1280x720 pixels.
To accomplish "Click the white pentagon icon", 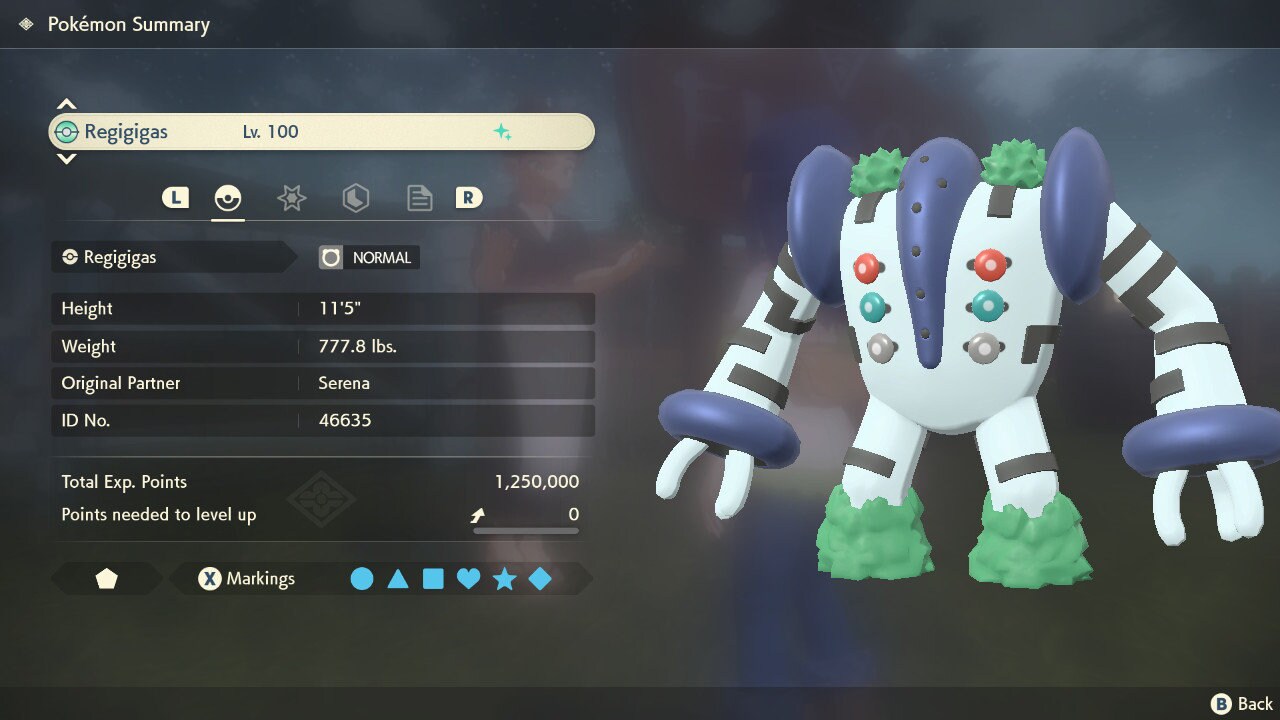I will click(x=106, y=579).
